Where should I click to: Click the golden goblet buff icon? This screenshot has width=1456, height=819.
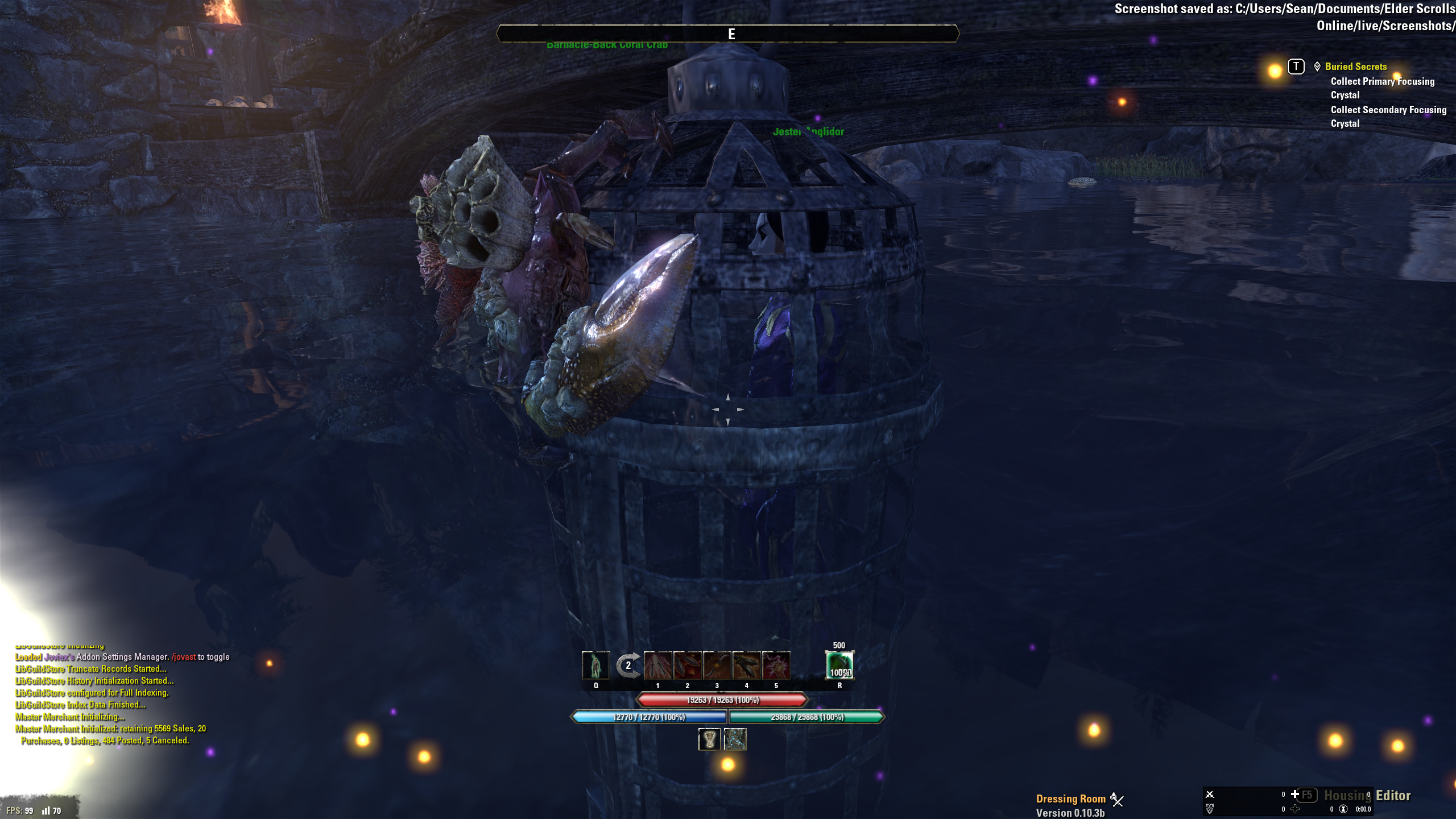[x=709, y=739]
